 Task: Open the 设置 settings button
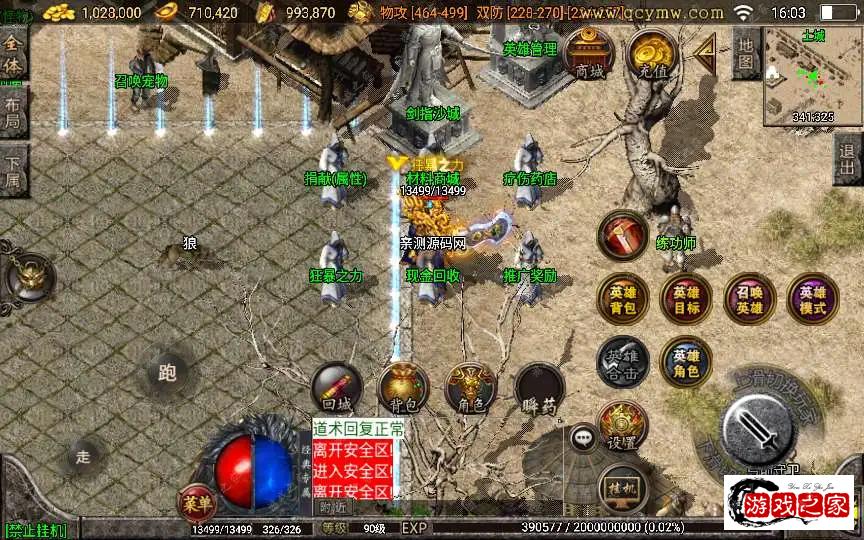point(622,426)
